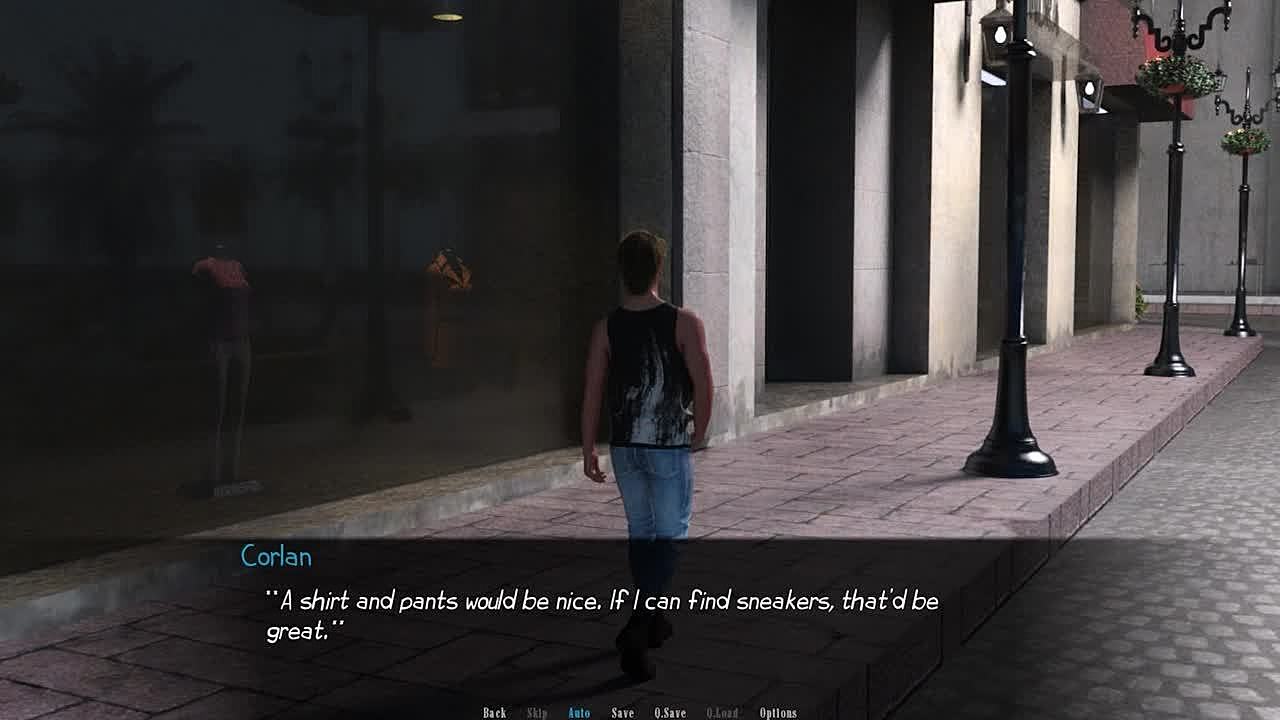1280x720 pixels.
Task: Open the Options menu
Action: coord(778,713)
